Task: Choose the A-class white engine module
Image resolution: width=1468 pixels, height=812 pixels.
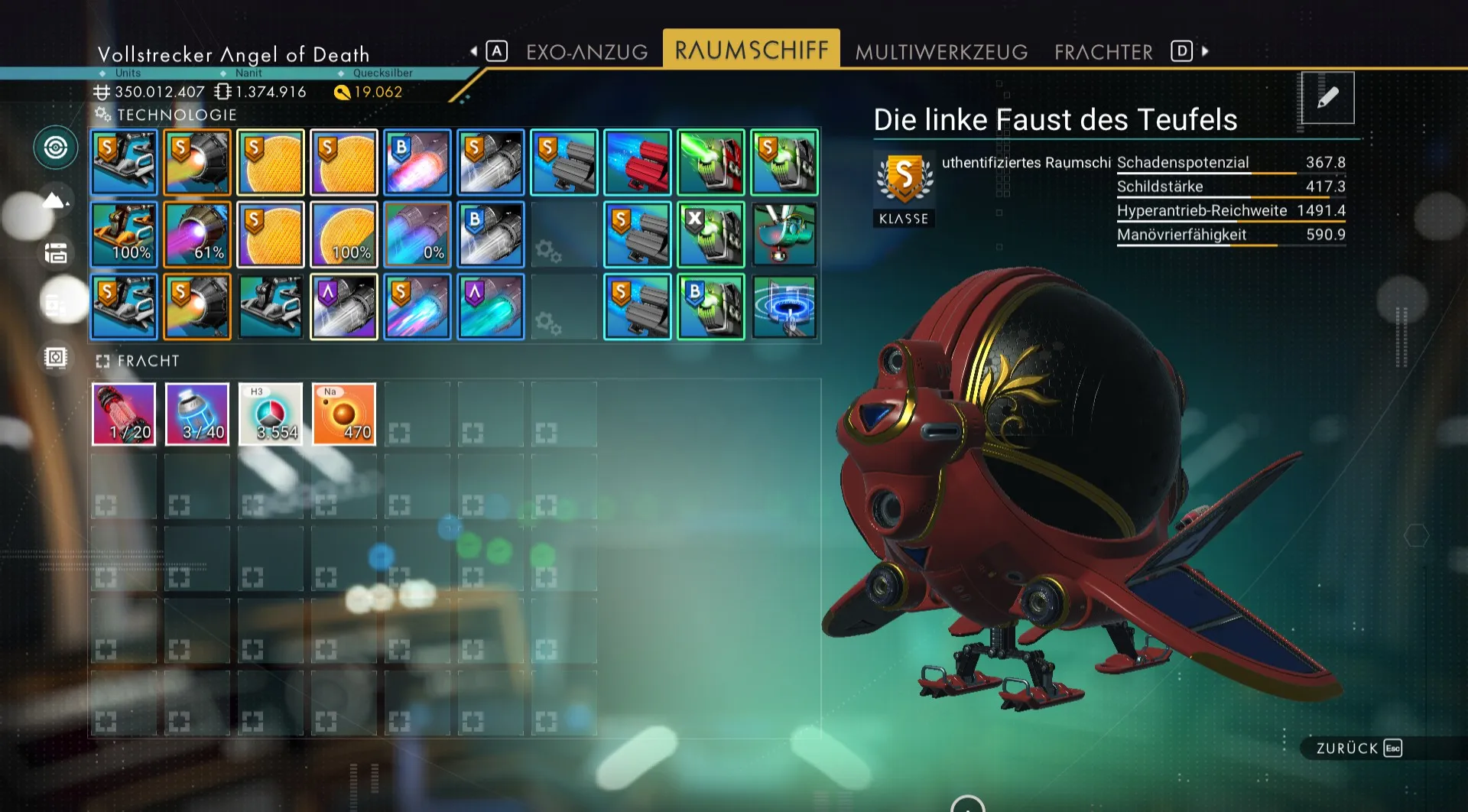Action: pos(344,307)
